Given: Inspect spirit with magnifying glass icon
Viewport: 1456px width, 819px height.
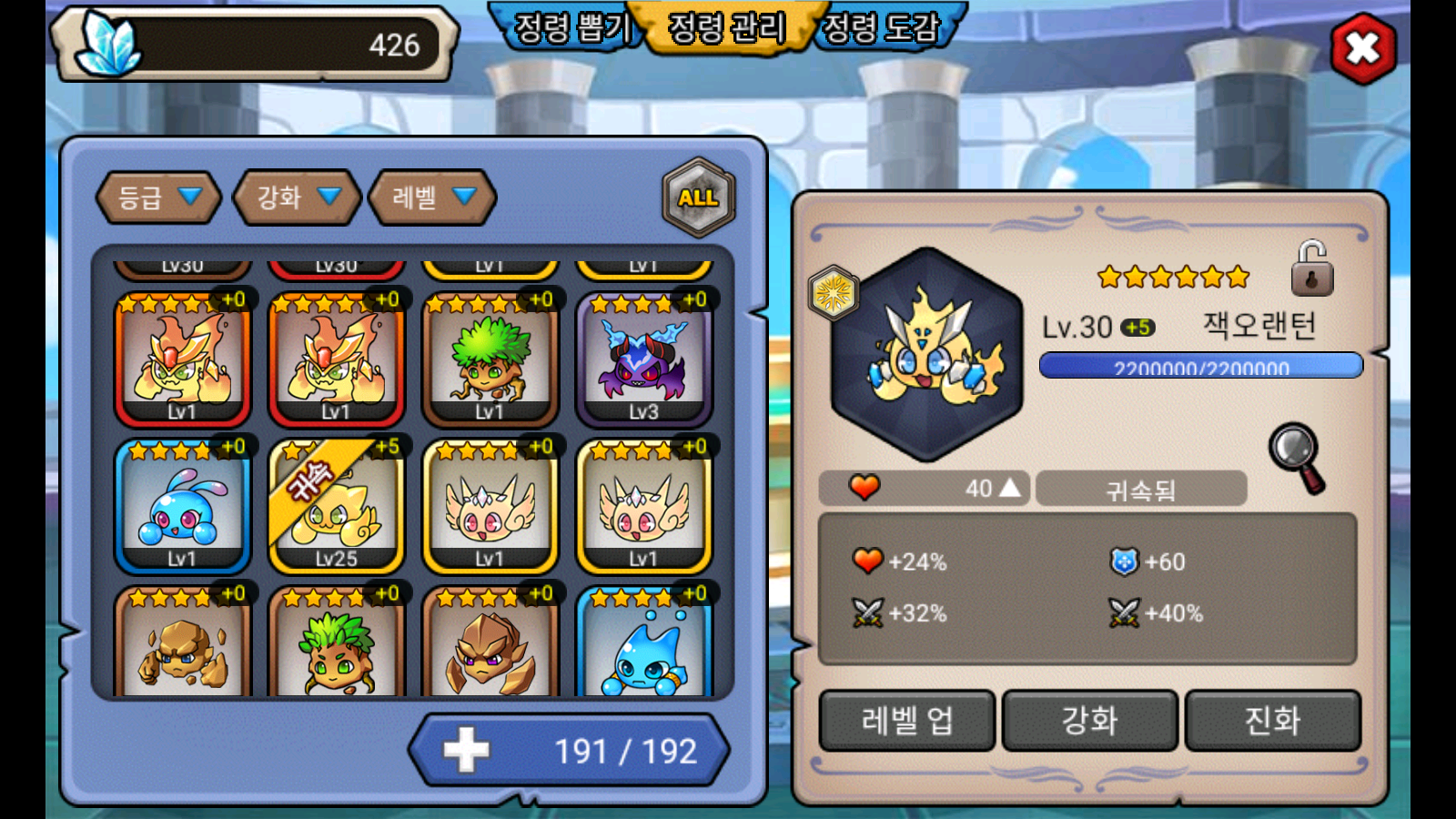Looking at the screenshot, I should [x=1297, y=457].
